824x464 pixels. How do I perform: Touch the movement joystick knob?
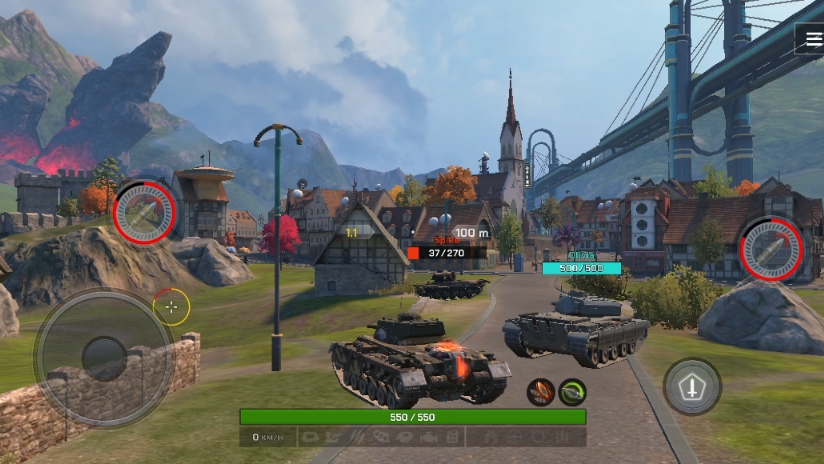coord(103,357)
